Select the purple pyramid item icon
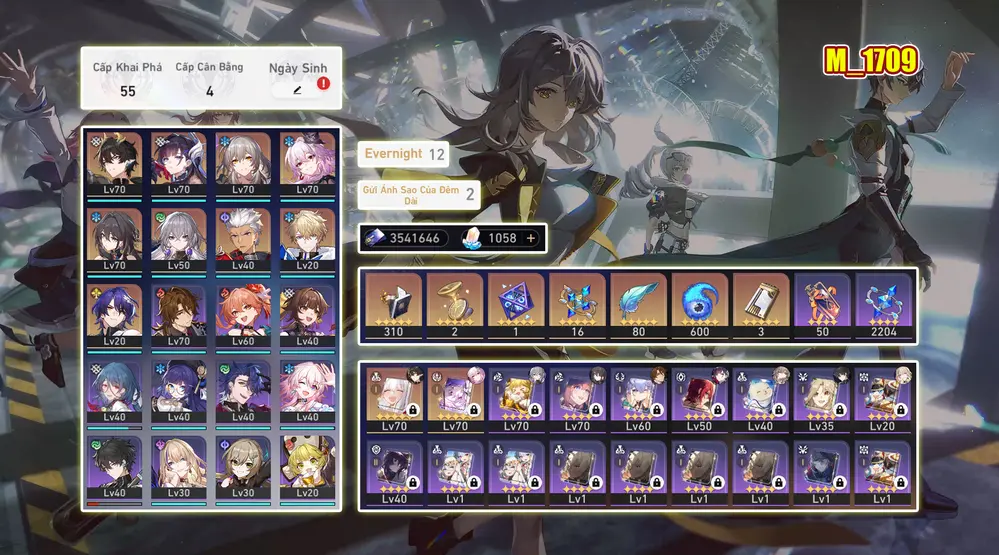The height and width of the screenshot is (555, 999). 516,304
